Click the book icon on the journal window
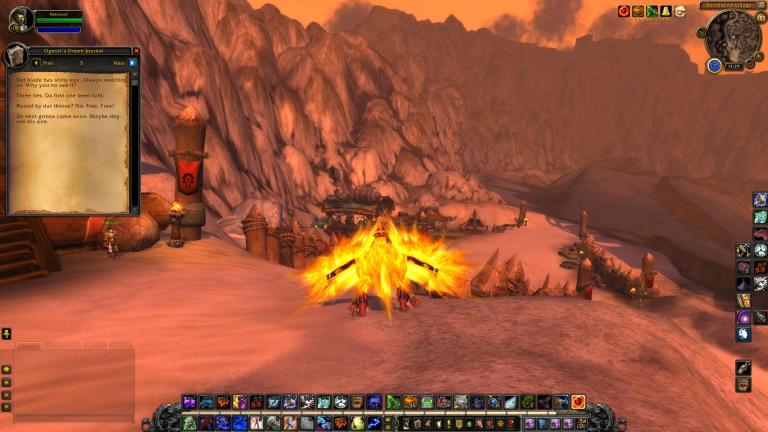Screen dimensions: 768x432 click(x=15, y=55)
